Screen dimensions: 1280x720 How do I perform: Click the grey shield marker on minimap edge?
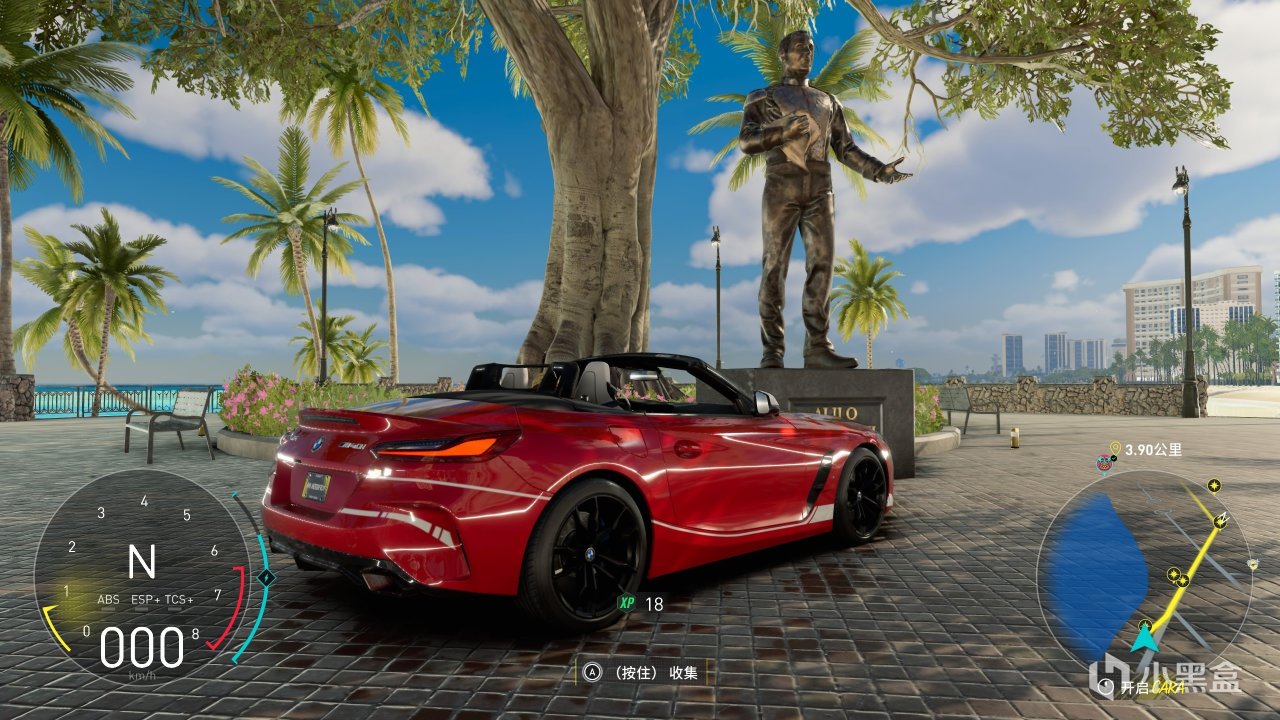pyautogui.click(x=1253, y=564)
